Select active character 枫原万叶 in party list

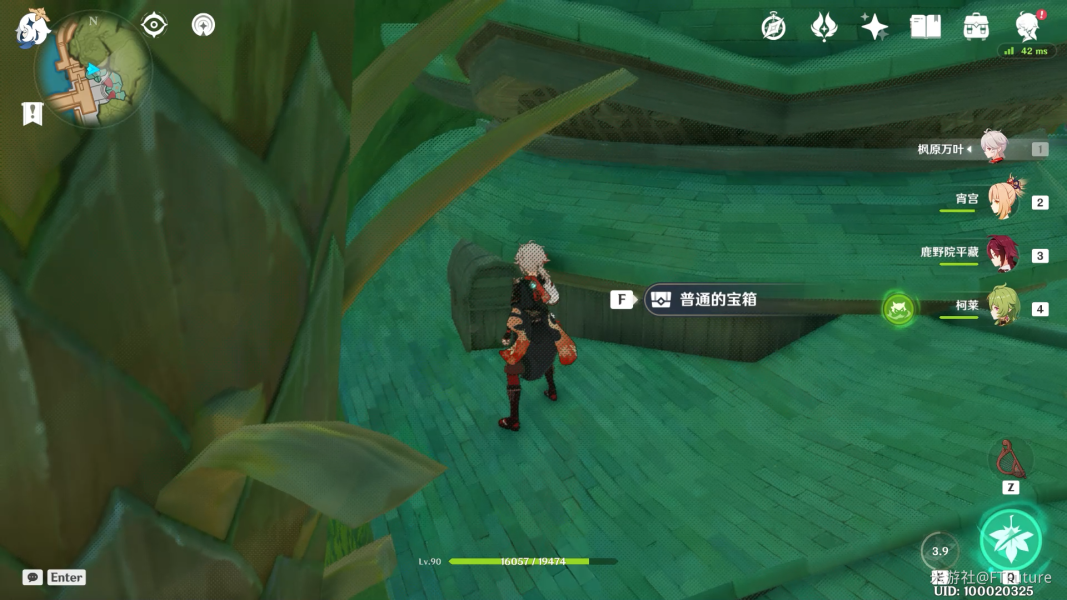pos(994,148)
